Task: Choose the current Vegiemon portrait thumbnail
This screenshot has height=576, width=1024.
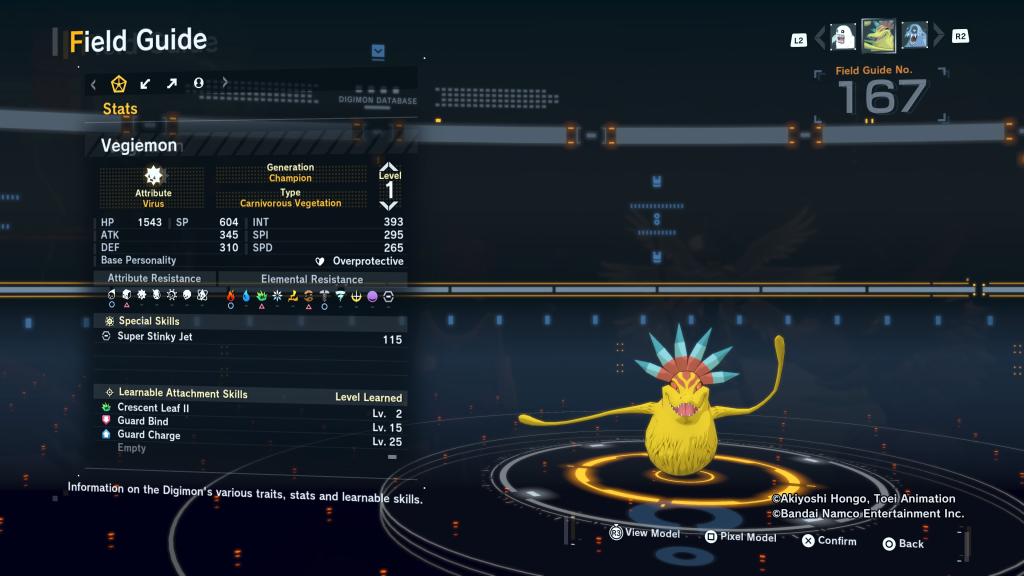Action: pos(879,37)
